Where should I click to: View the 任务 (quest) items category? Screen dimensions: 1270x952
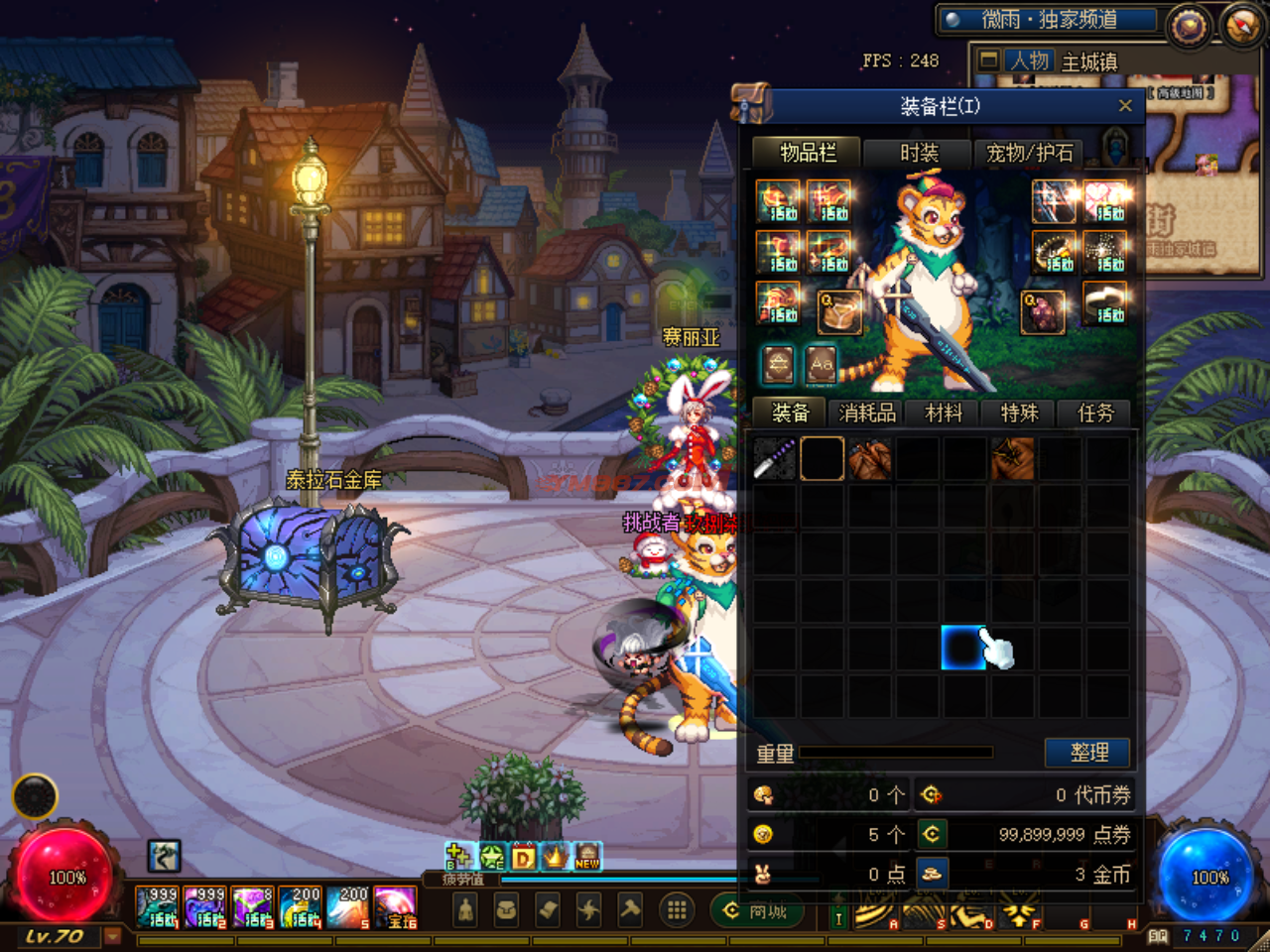tap(1095, 413)
